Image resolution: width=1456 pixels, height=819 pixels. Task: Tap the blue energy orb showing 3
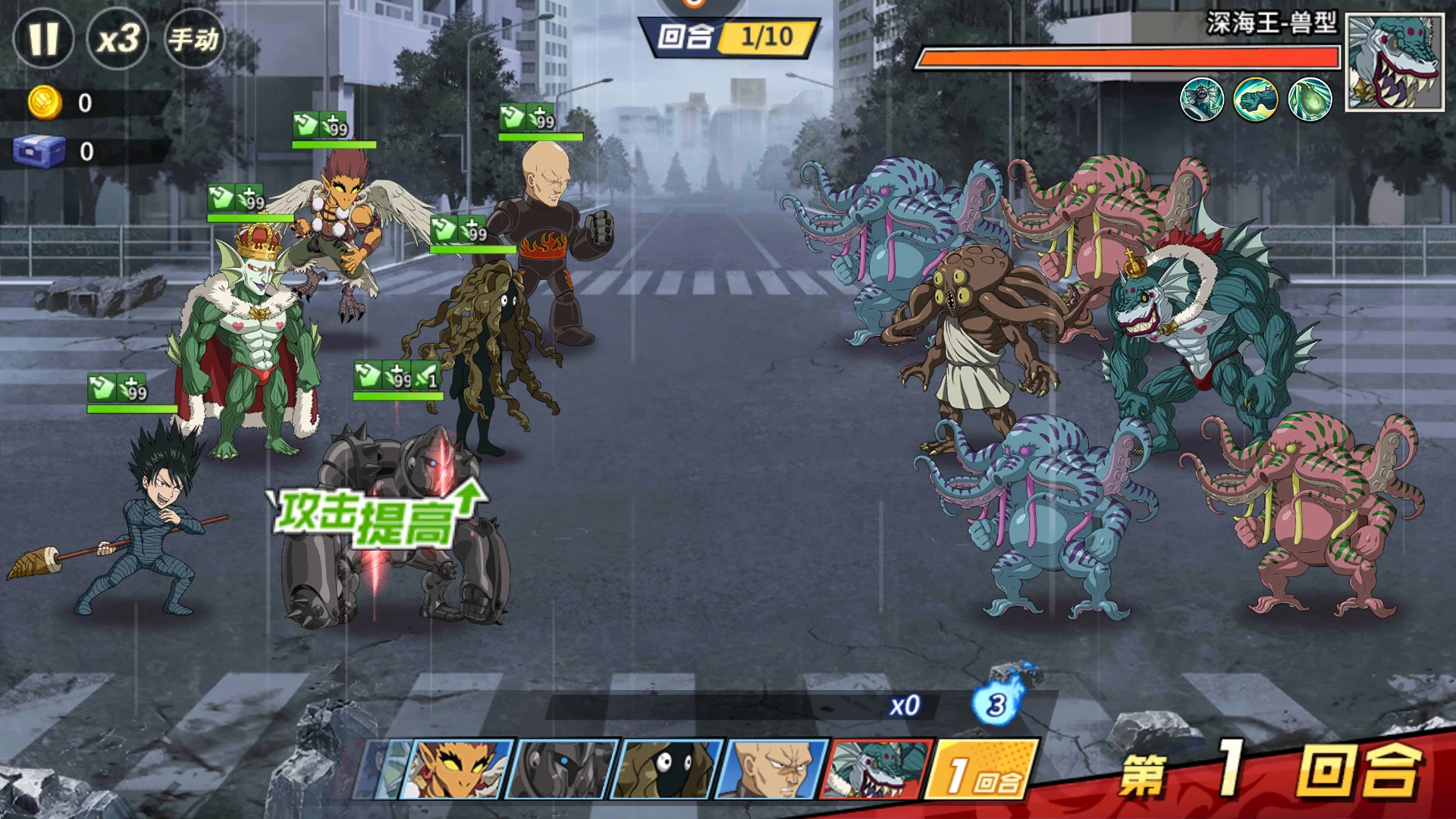(996, 705)
